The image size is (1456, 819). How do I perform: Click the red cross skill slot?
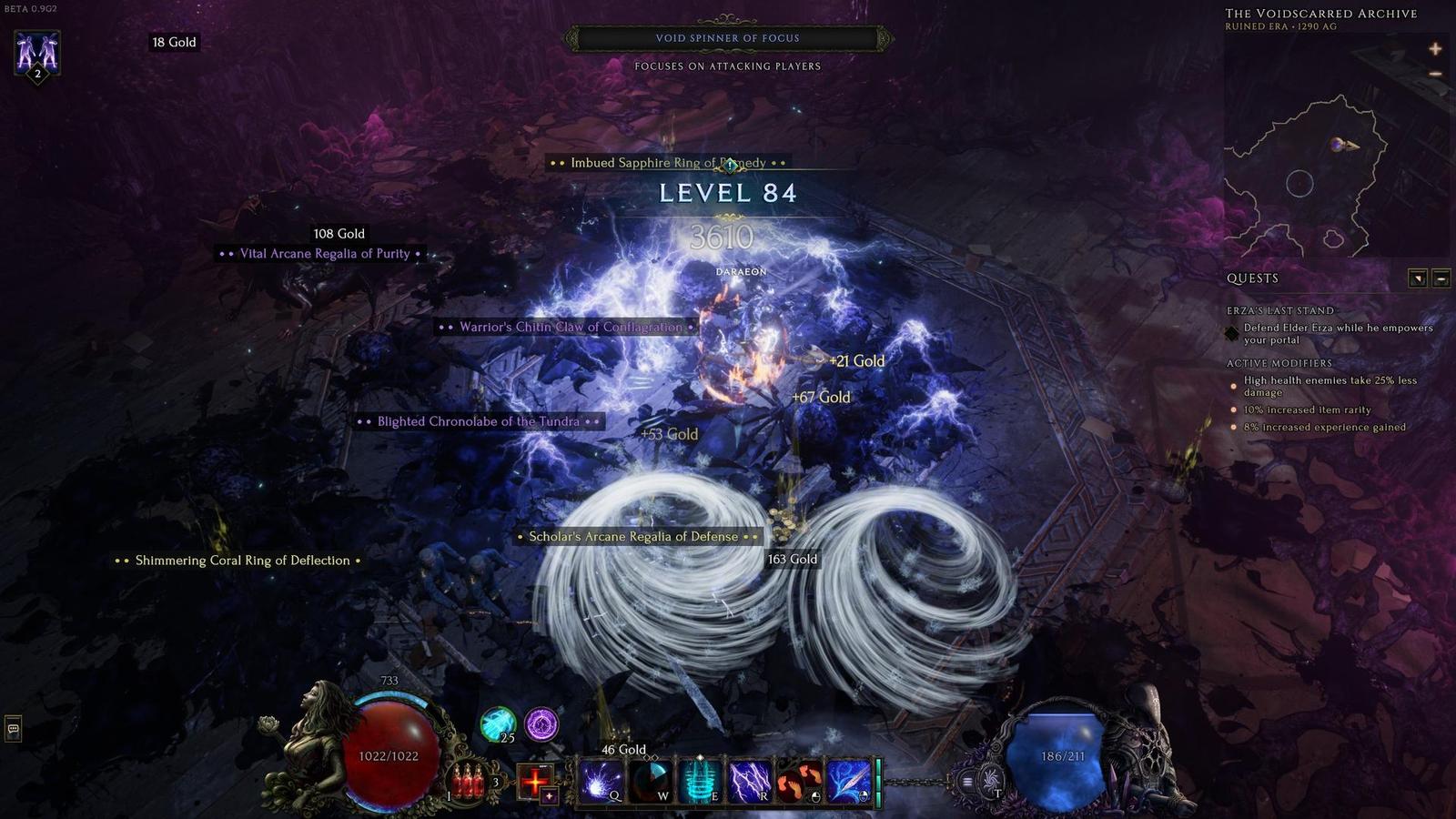pos(535,781)
